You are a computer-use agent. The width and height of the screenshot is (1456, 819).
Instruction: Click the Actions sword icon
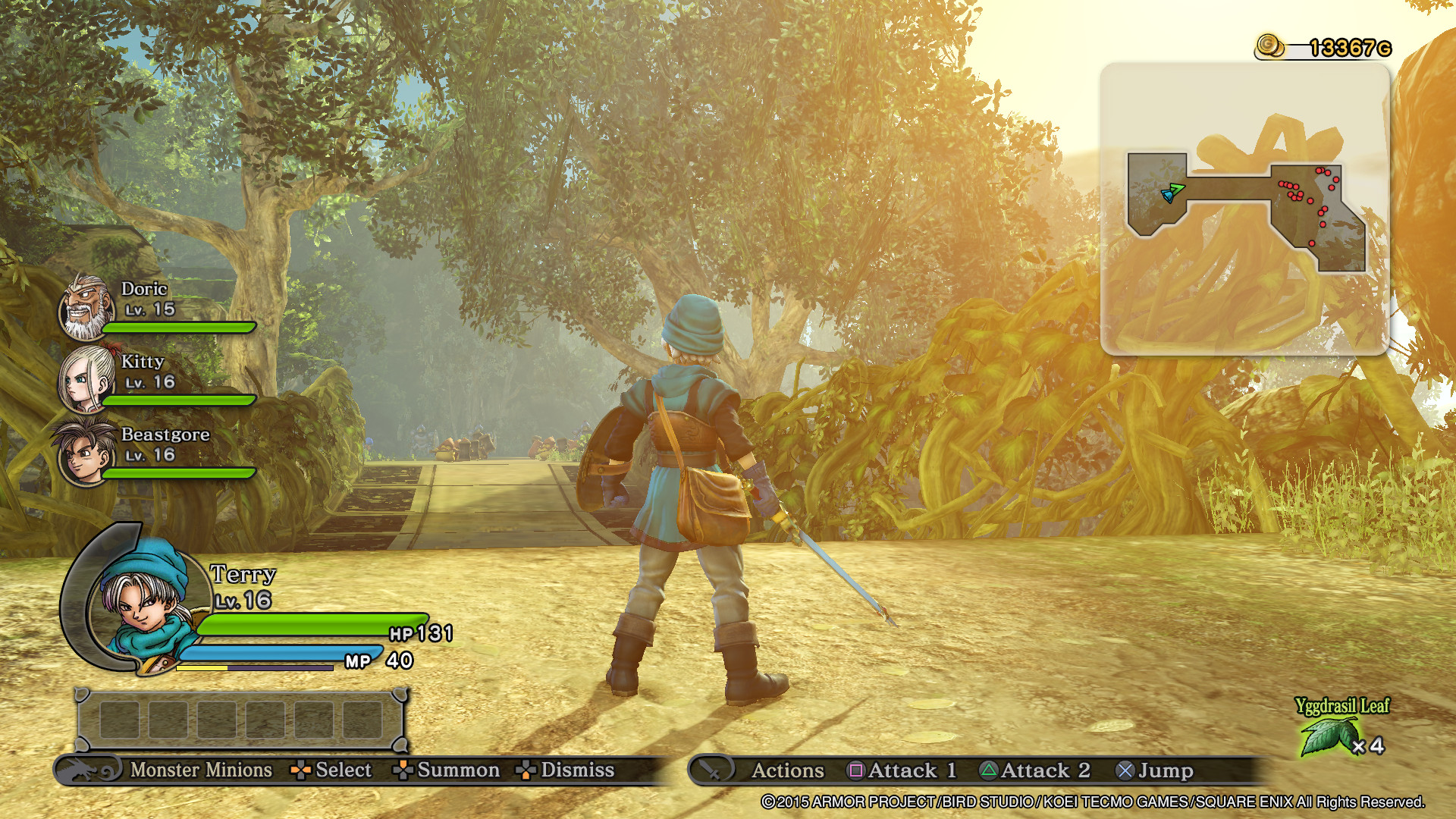[x=711, y=770]
